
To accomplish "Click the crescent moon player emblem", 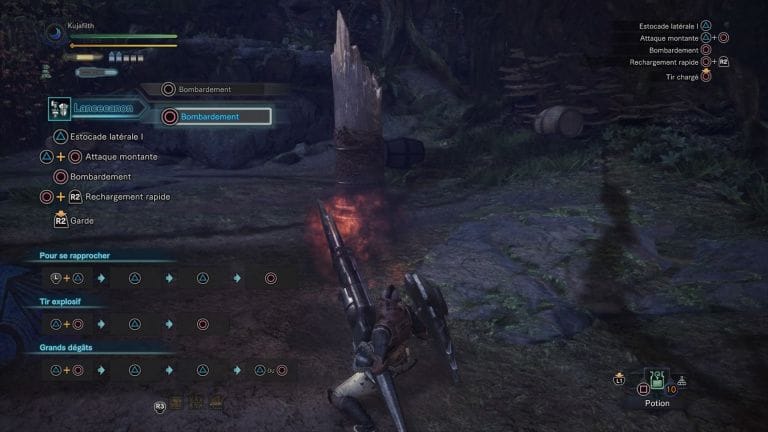I will click(x=54, y=33).
